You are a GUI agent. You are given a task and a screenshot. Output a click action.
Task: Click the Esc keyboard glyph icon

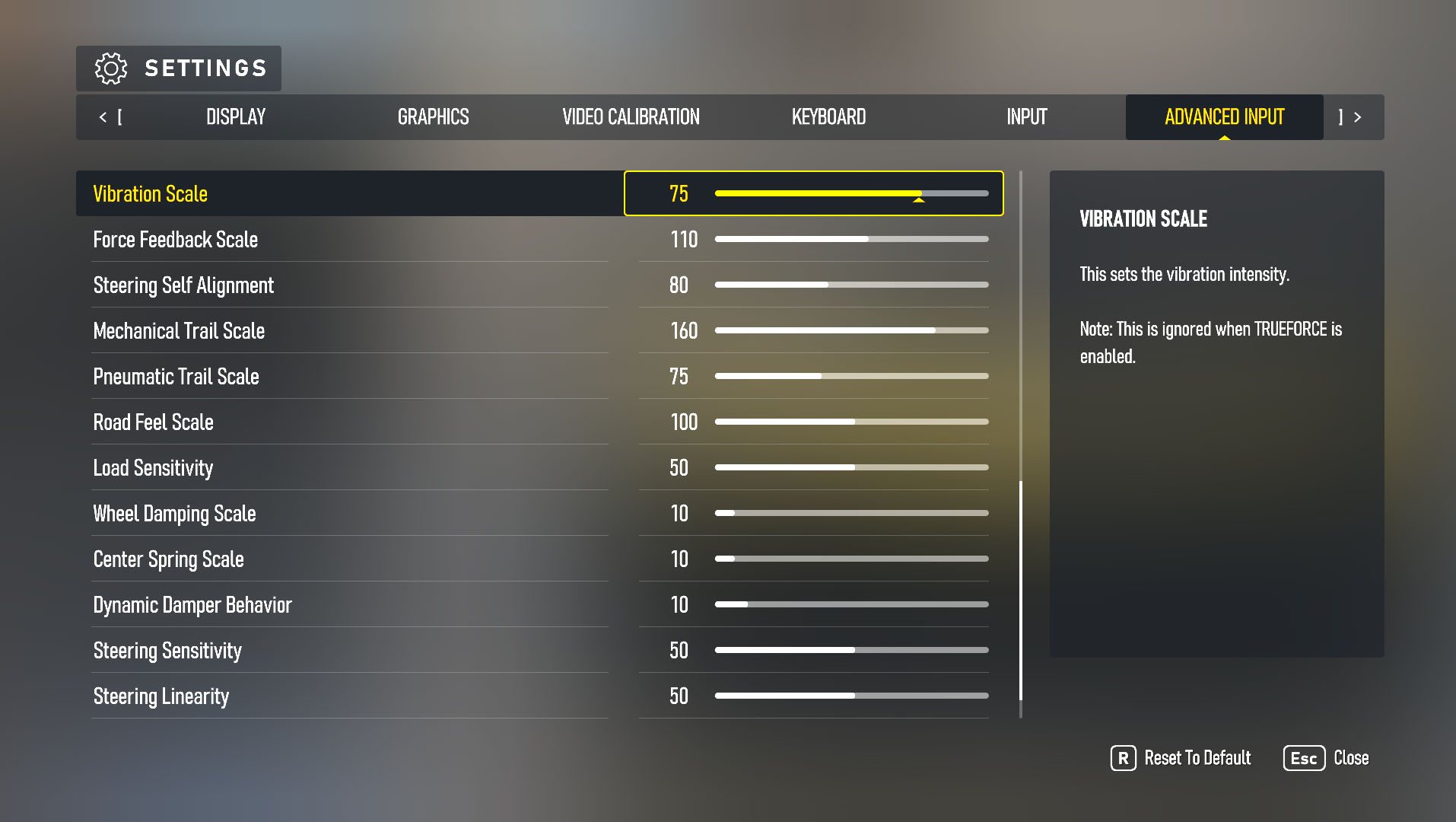pos(1303,758)
